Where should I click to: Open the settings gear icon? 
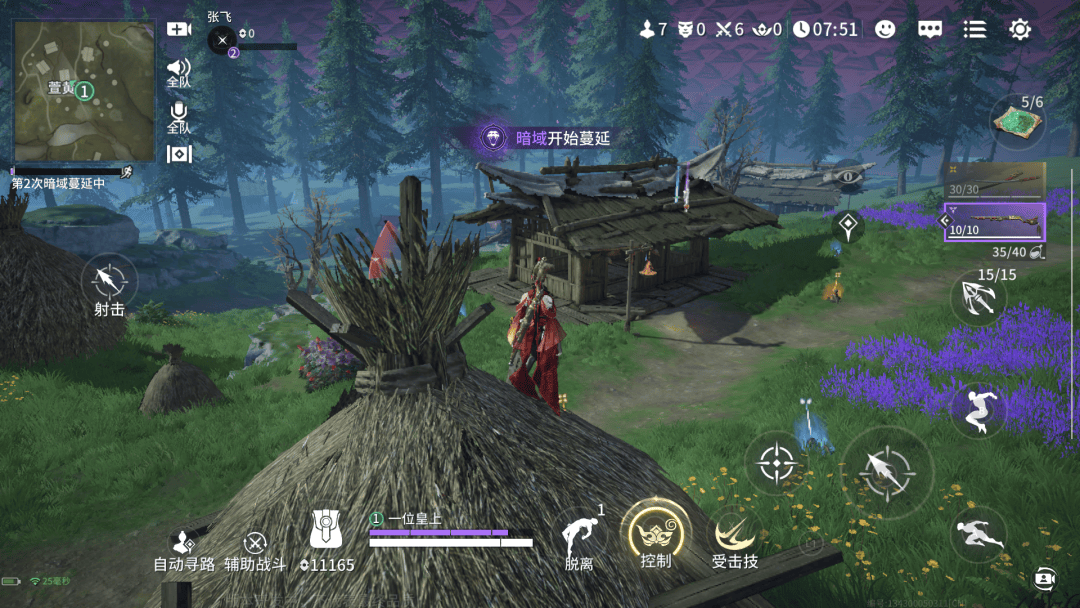[x=1020, y=29]
